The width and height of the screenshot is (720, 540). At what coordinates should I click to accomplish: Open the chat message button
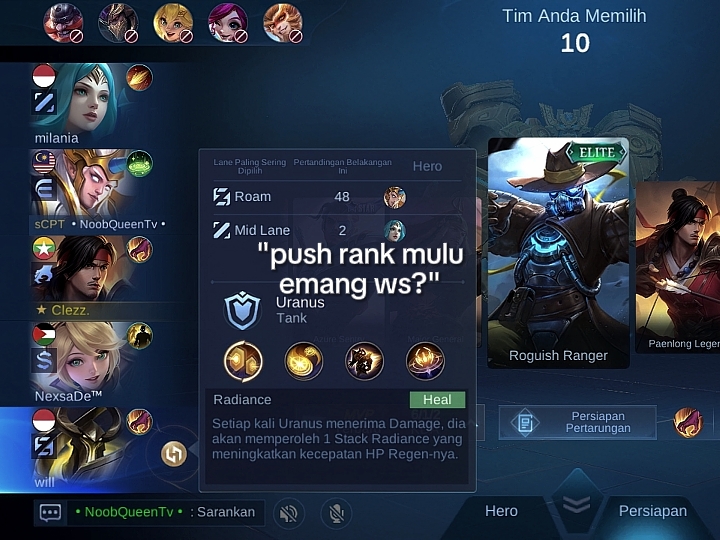pyautogui.click(x=50, y=512)
